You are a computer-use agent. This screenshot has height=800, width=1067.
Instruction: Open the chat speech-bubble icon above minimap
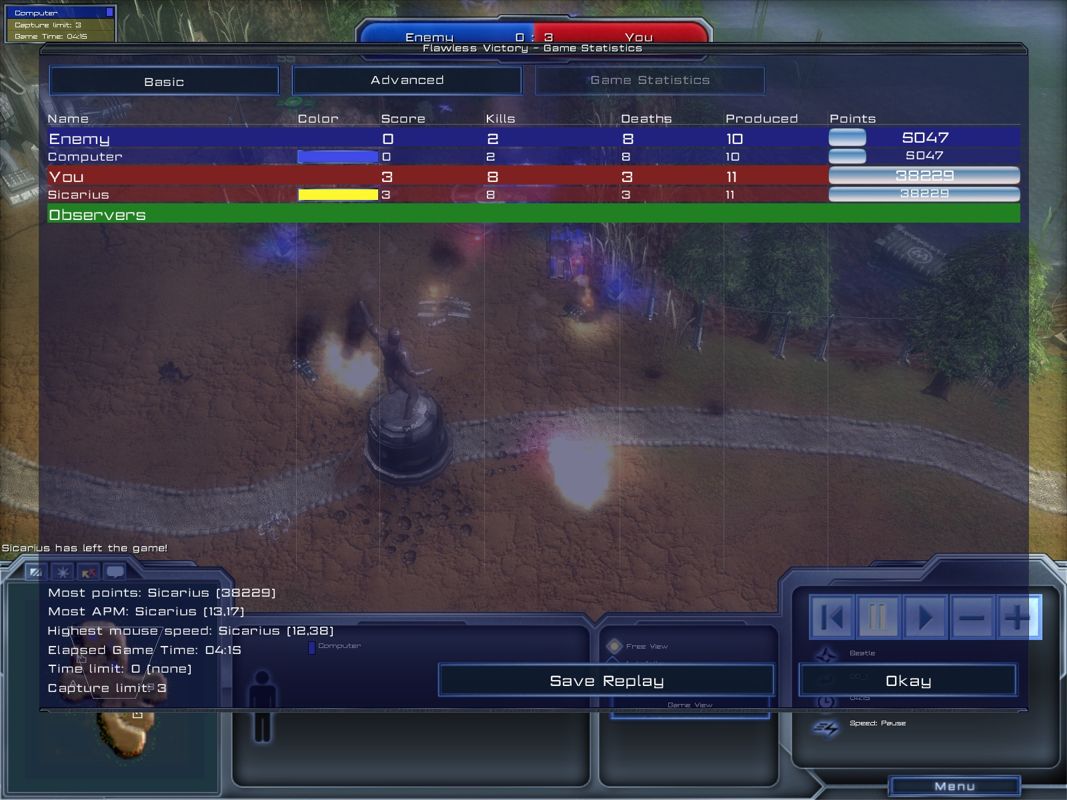pos(115,573)
